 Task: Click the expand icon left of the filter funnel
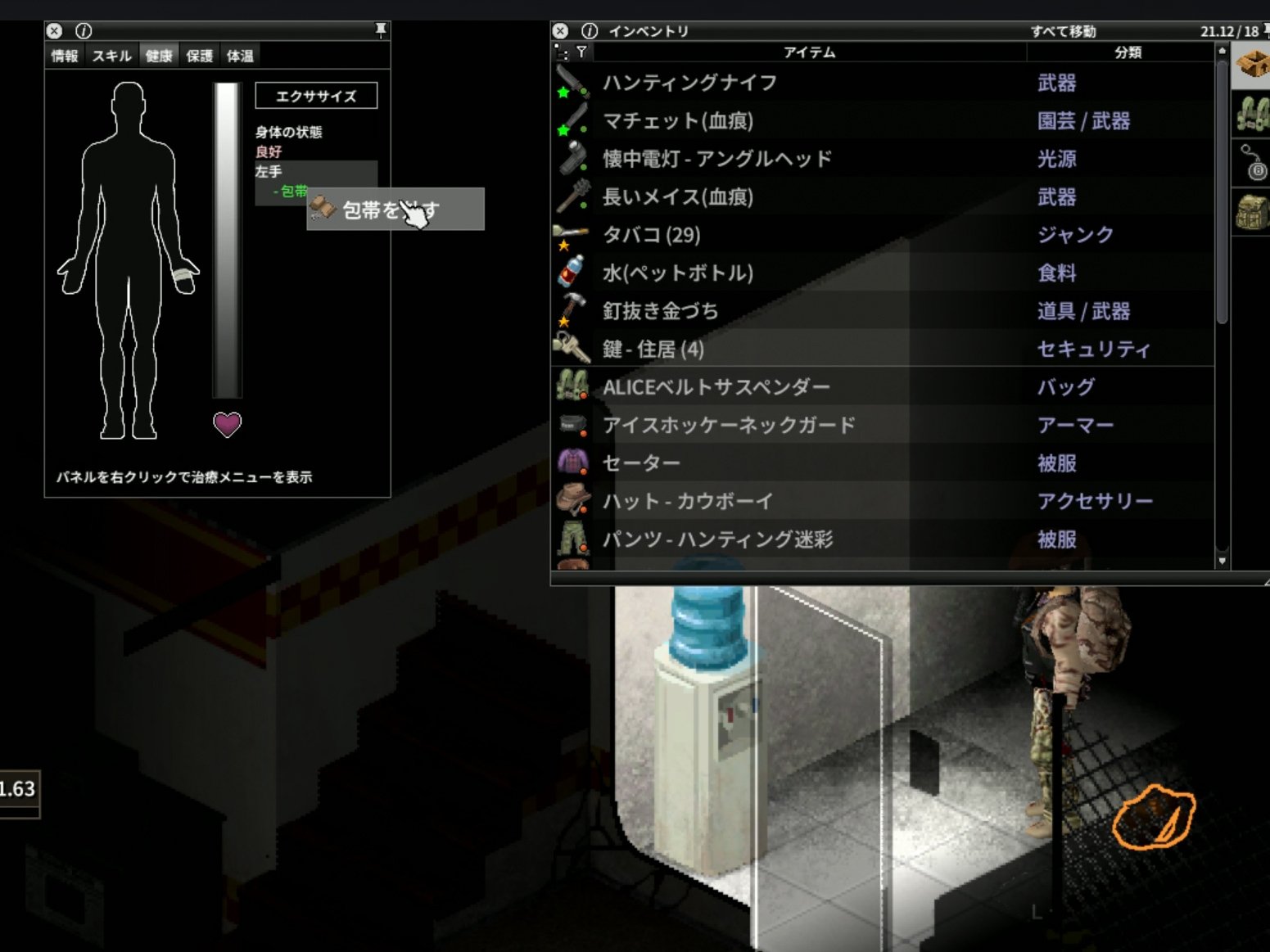pos(562,52)
